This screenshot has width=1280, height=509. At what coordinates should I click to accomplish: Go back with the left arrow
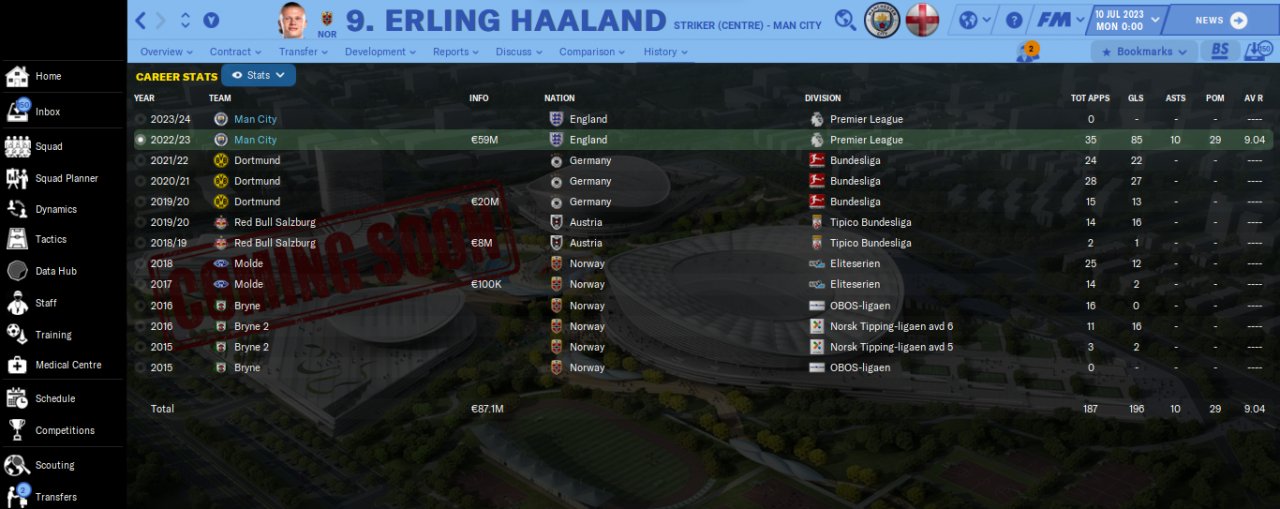(141, 20)
